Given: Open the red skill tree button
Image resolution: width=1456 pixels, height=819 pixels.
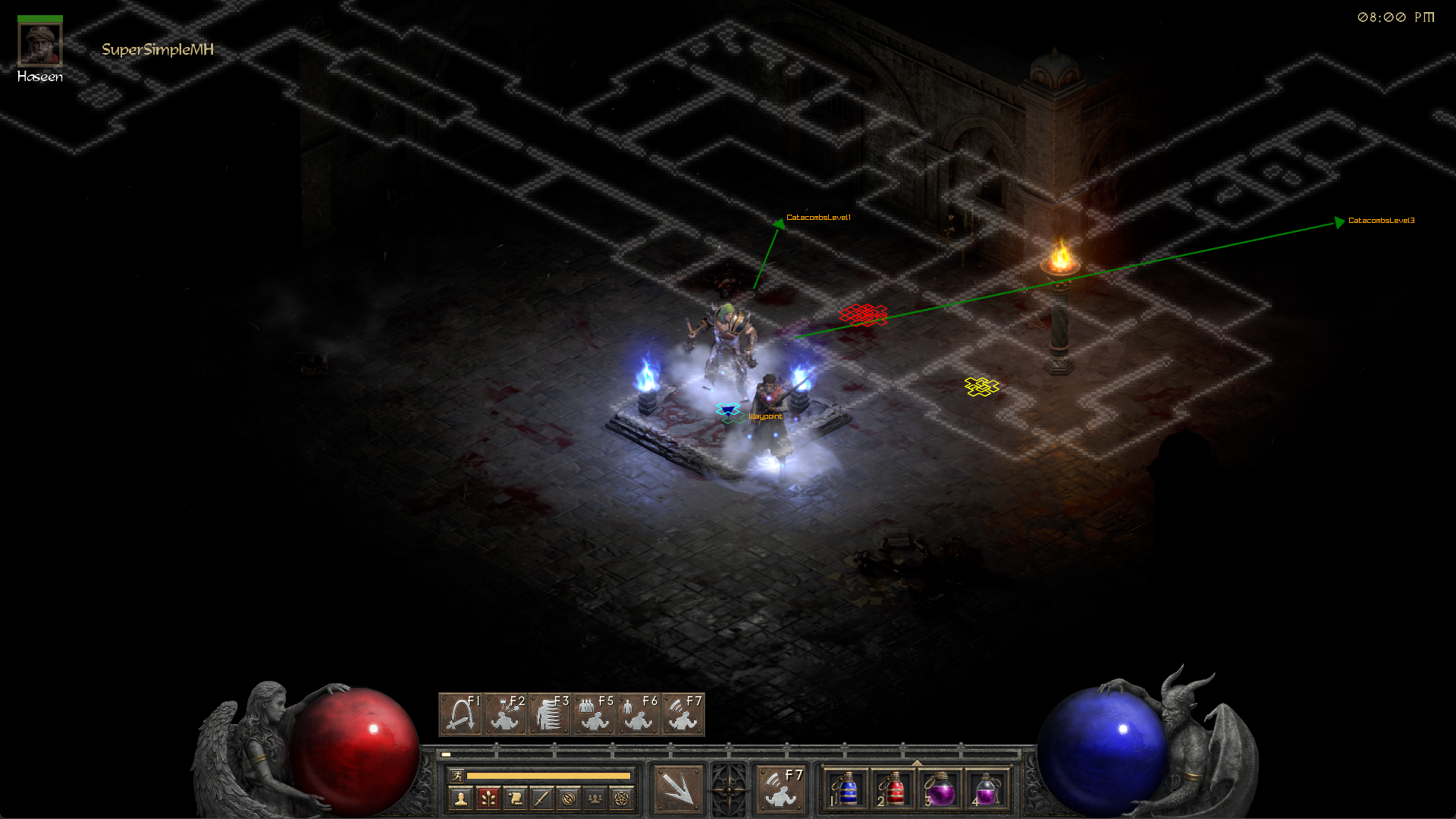Looking at the screenshot, I should (x=488, y=798).
